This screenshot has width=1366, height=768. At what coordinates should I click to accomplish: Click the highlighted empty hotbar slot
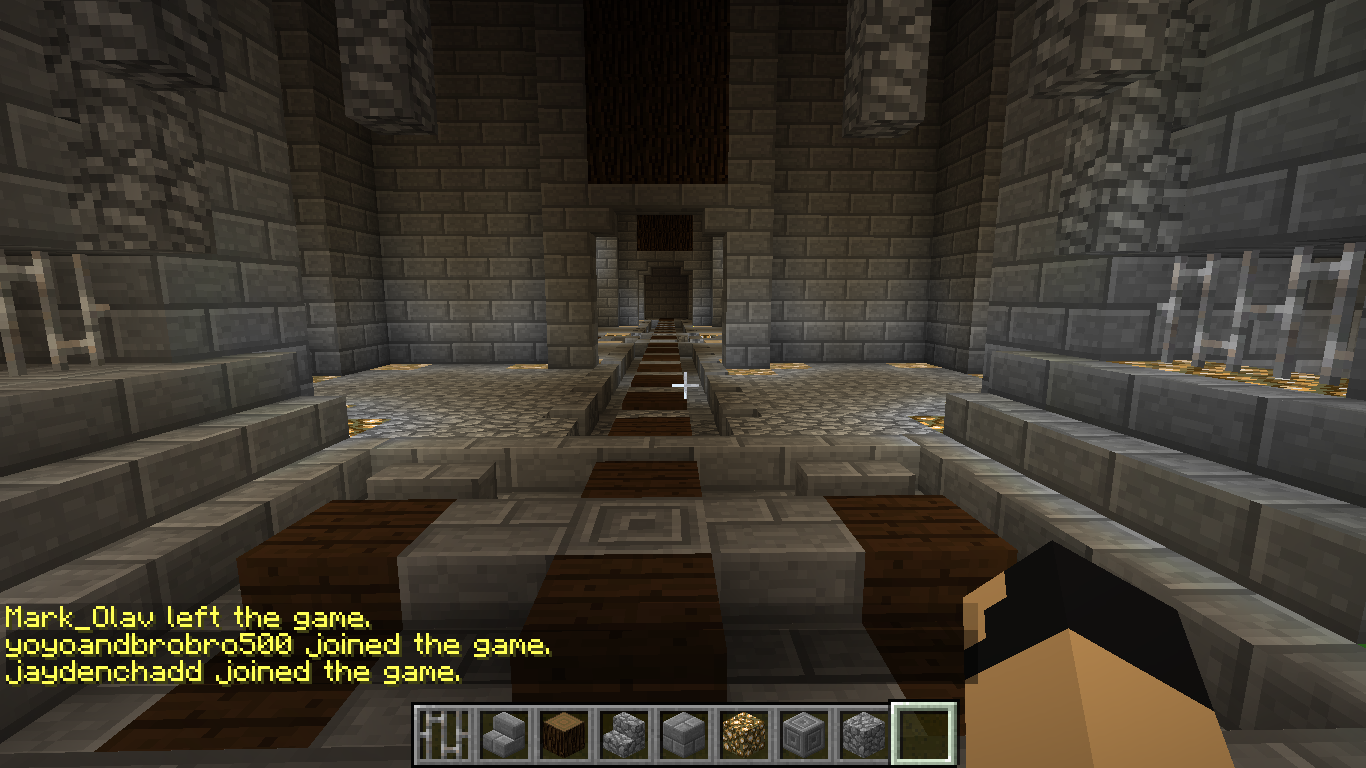tap(923, 735)
